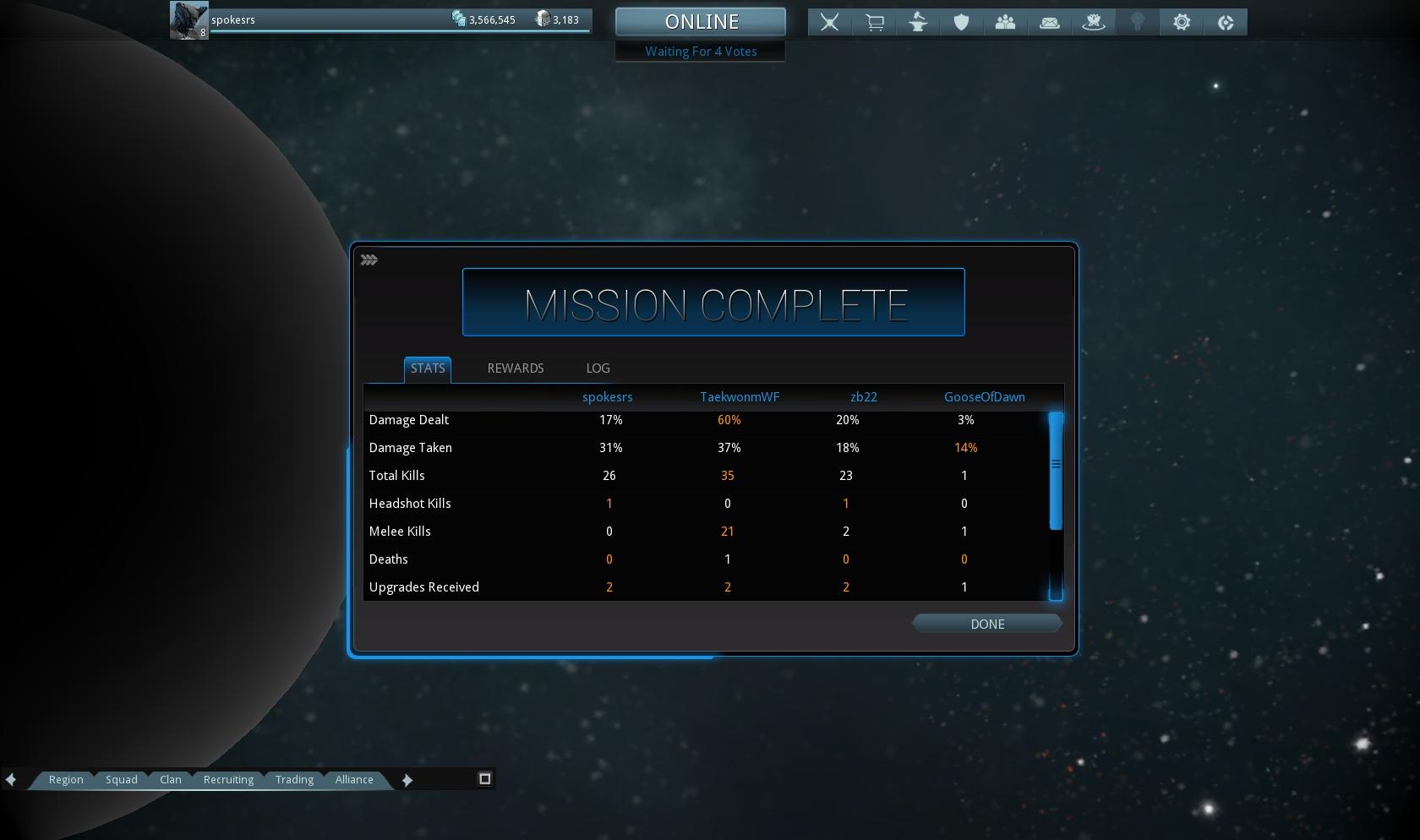Image resolution: width=1420 pixels, height=840 pixels.
Task: Open settings via the gear icon
Action: coord(1182,23)
